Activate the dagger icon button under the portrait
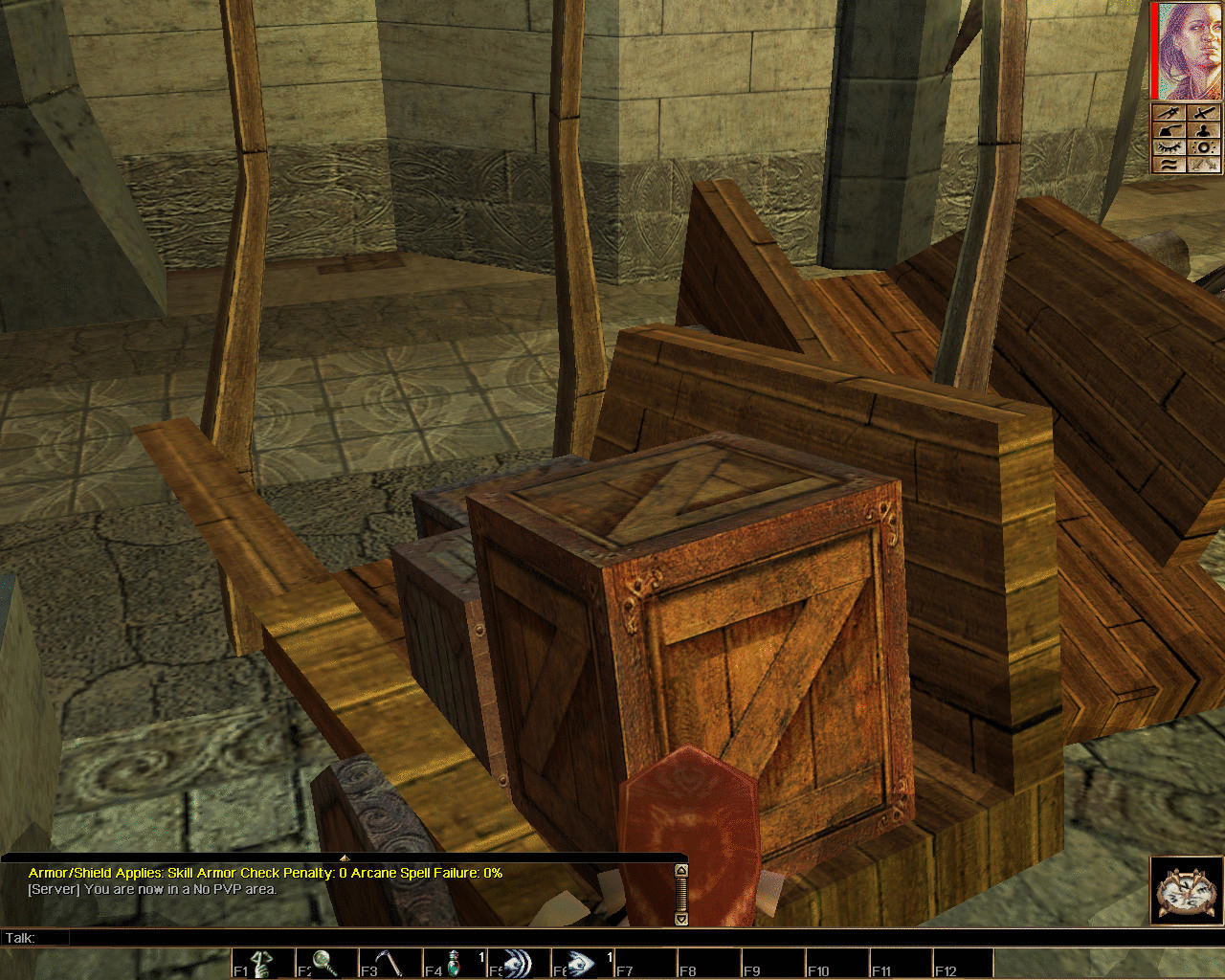Image resolution: width=1225 pixels, height=980 pixels. click(1169, 113)
